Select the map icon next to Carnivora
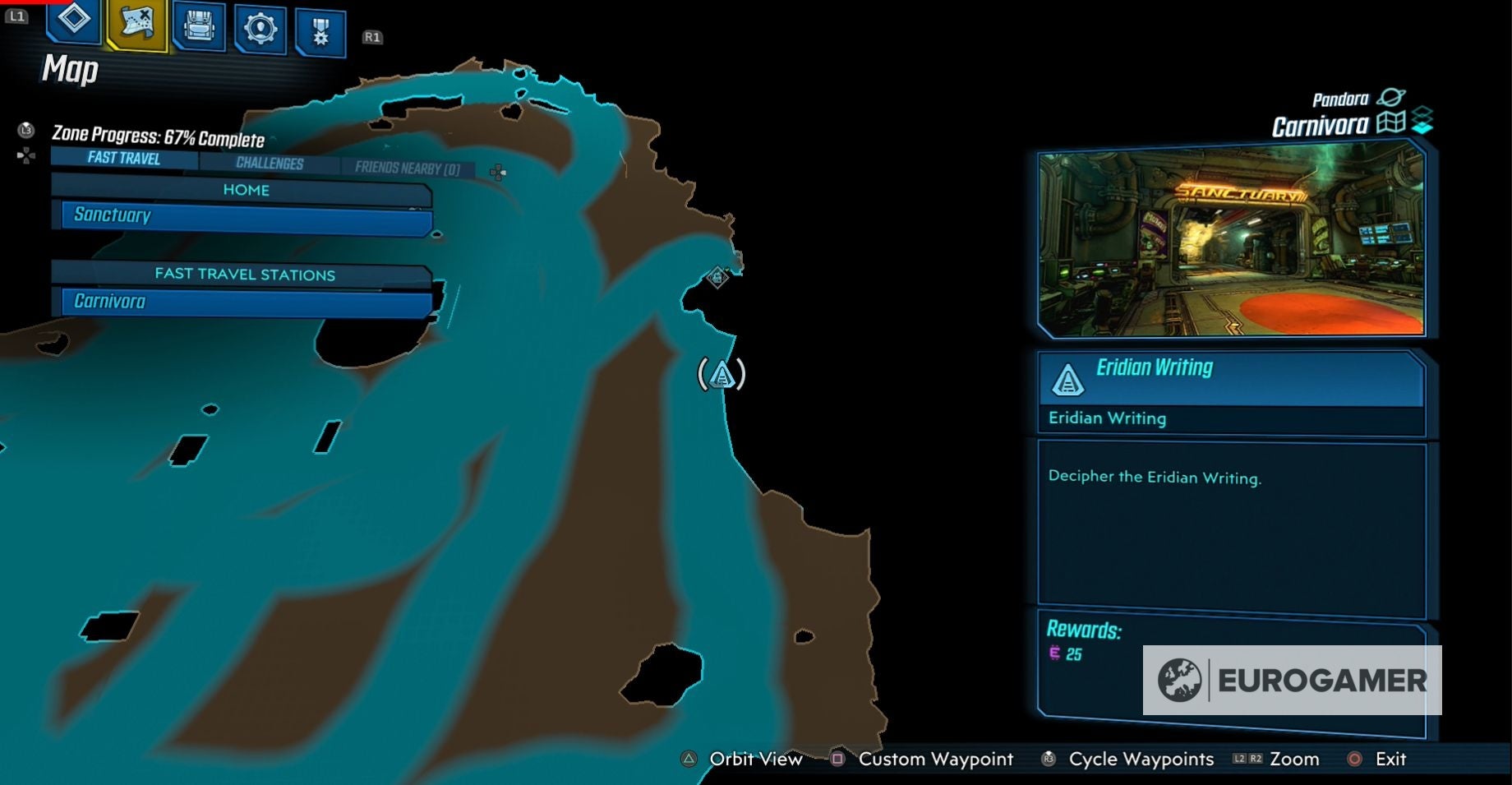1512x785 pixels. pyautogui.click(x=1390, y=125)
